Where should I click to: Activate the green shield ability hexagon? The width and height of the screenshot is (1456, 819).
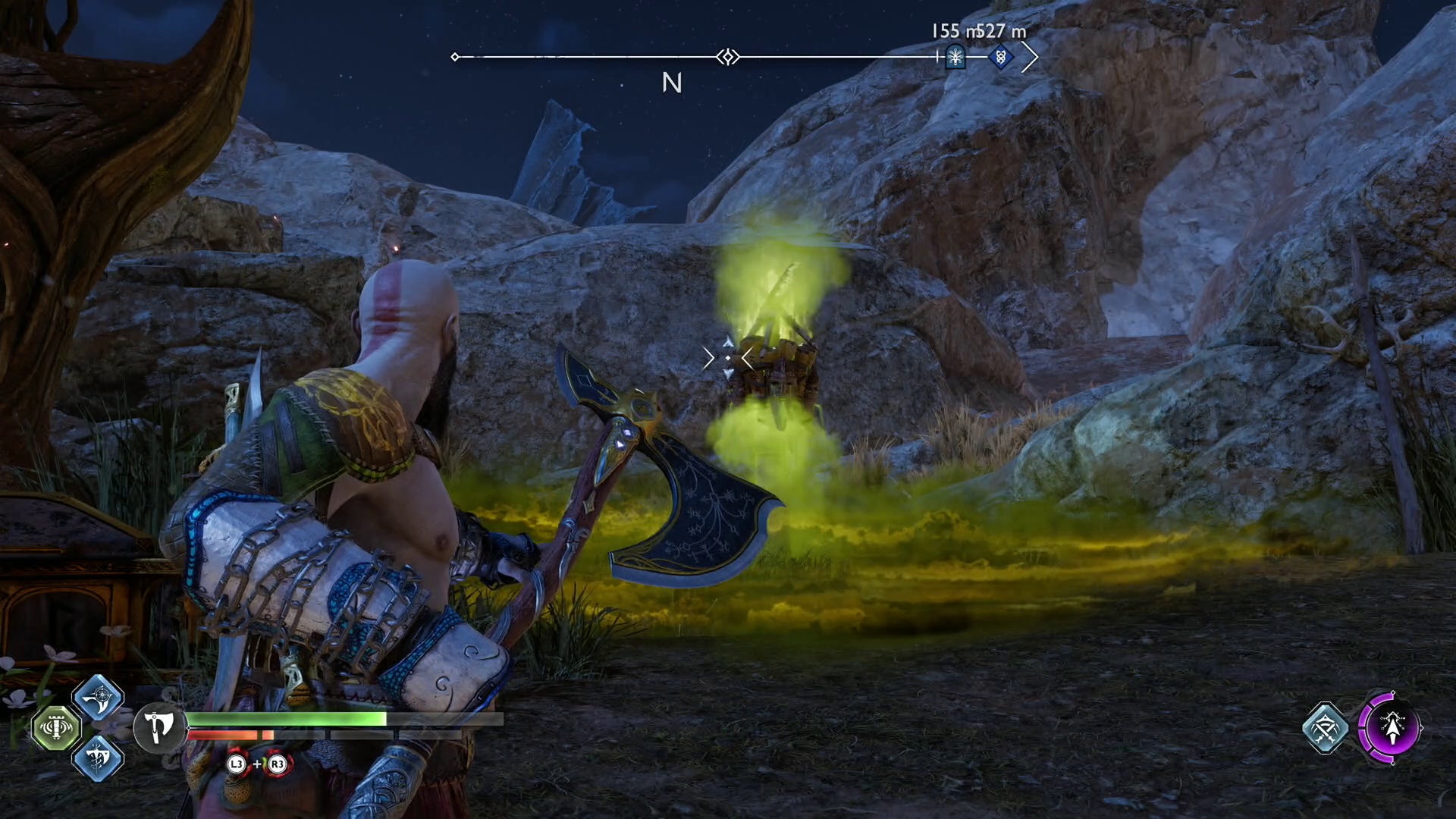[x=56, y=728]
